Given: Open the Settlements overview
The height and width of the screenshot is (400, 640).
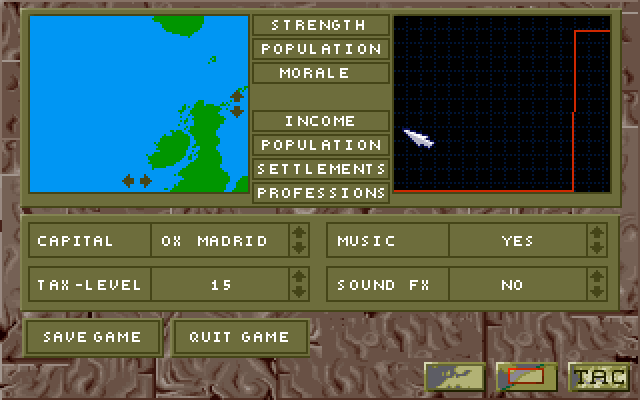Looking at the screenshot, I should (x=320, y=169).
